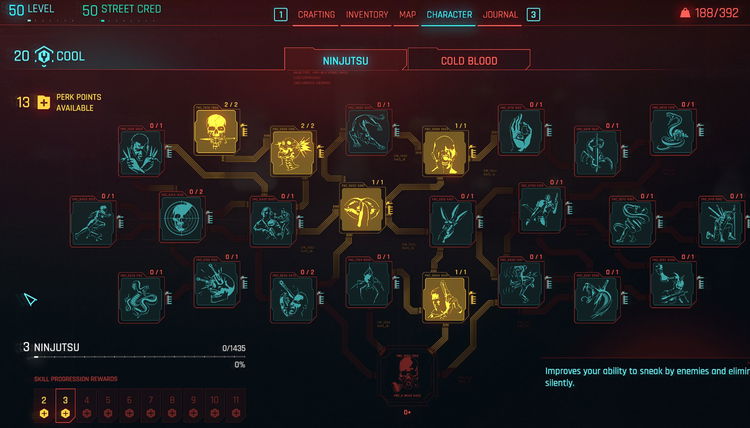Screen dimensions: 750x428
Task: Click the Cool attribute icon
Action: (44, 56)
